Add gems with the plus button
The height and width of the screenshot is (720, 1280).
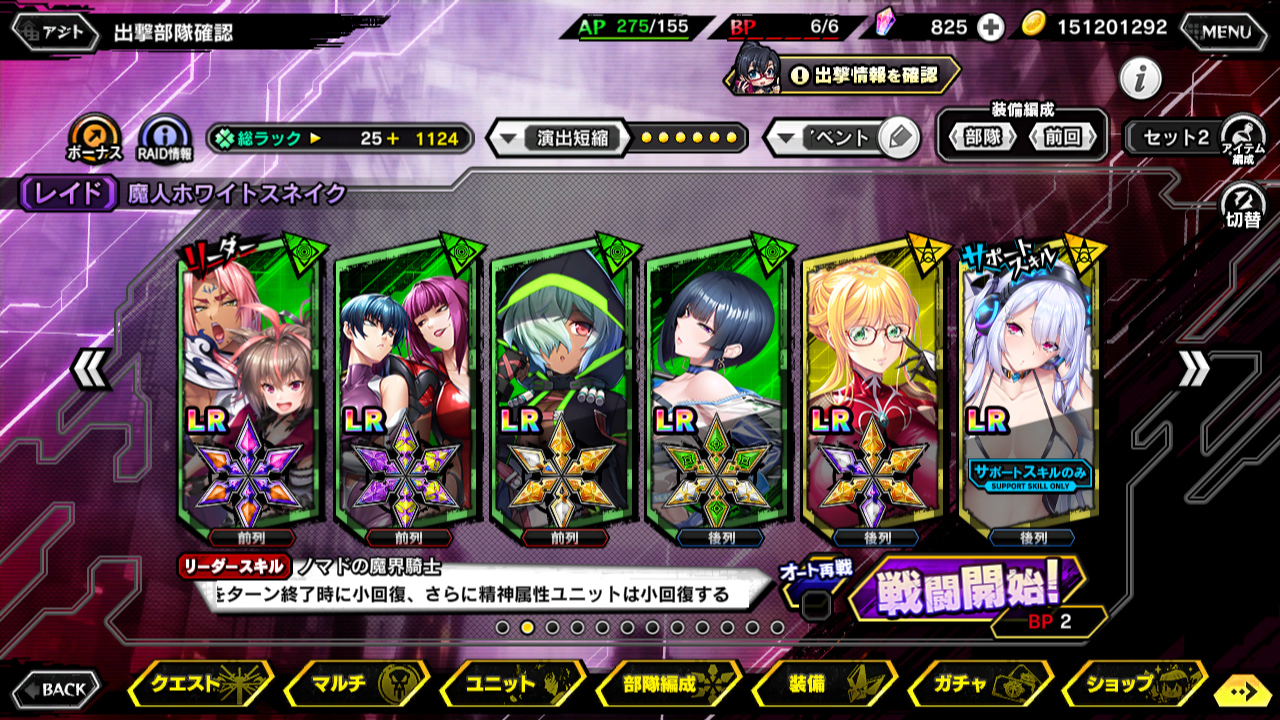coord(990,28)
